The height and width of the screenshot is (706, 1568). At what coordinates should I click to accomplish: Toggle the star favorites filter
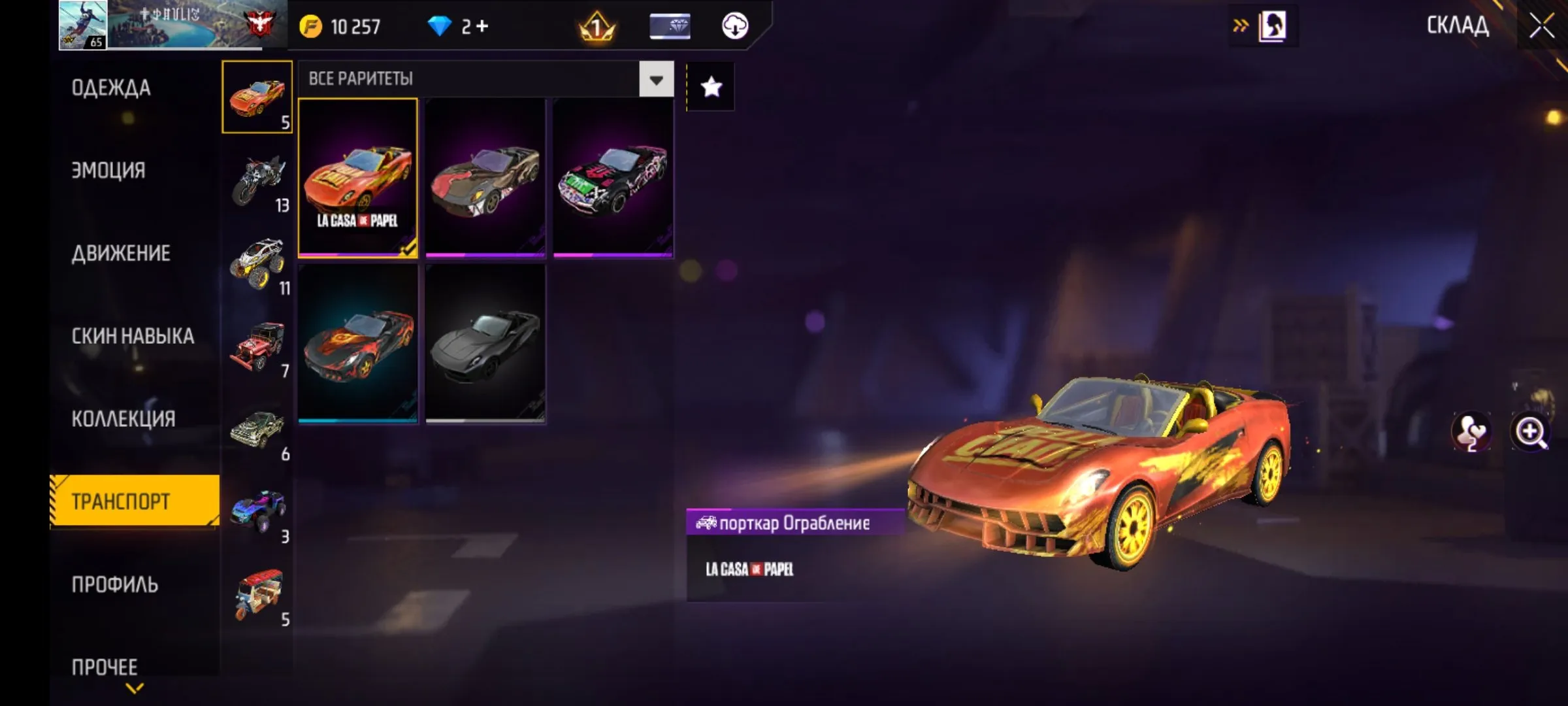(x=711, y=87)
